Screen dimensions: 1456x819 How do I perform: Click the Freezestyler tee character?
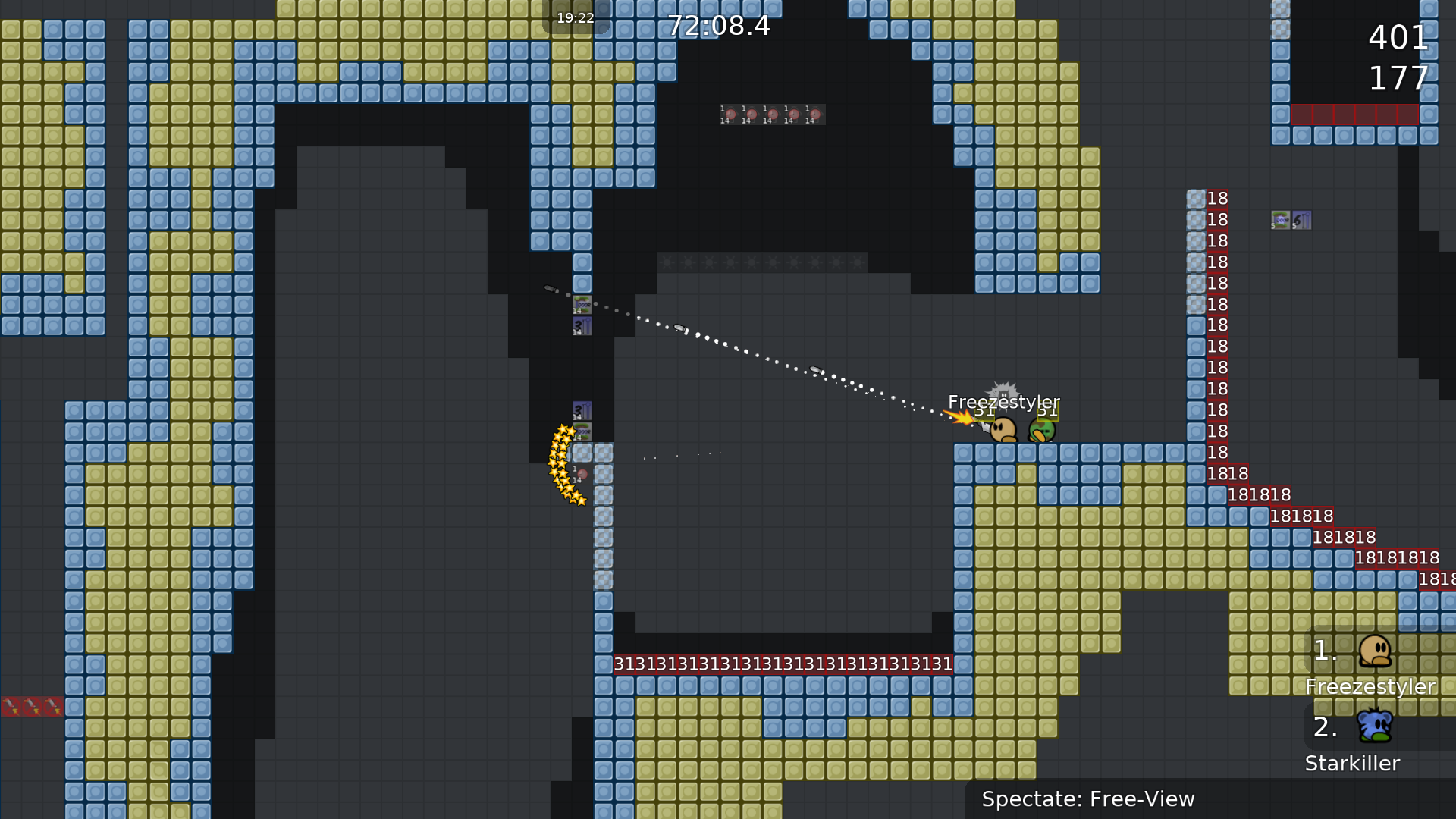pos(1001,428)
